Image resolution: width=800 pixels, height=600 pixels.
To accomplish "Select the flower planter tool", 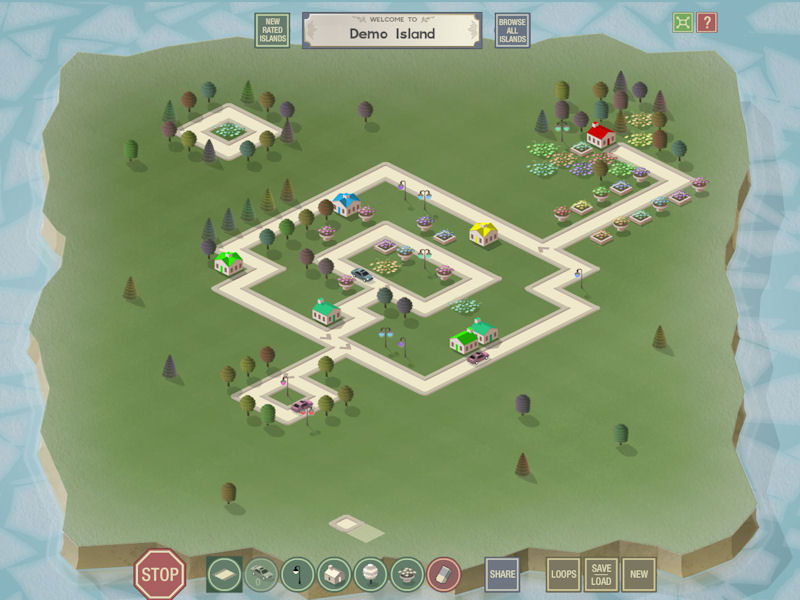I will [406, 574].
